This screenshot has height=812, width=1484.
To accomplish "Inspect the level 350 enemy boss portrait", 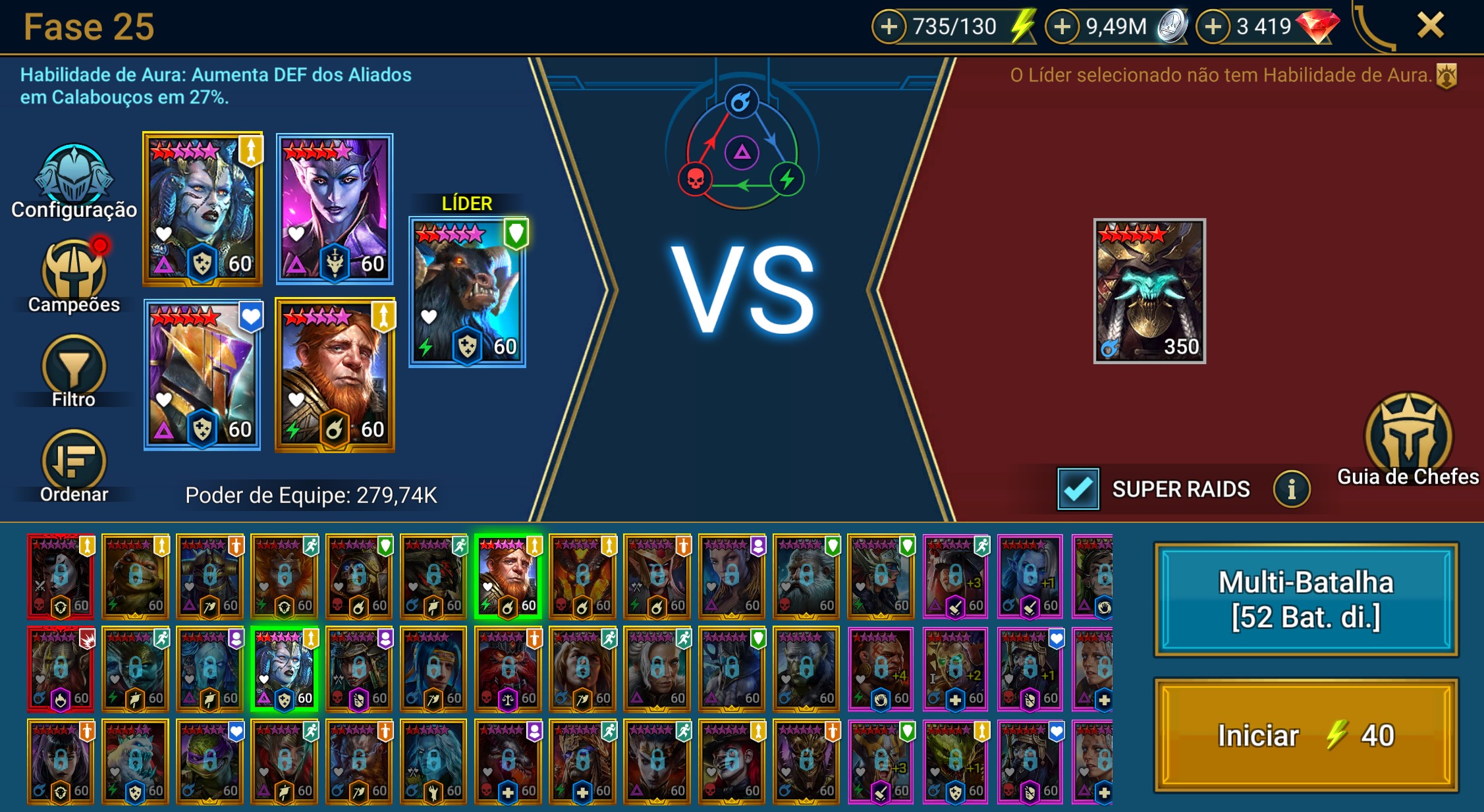I will (1149, 290).
